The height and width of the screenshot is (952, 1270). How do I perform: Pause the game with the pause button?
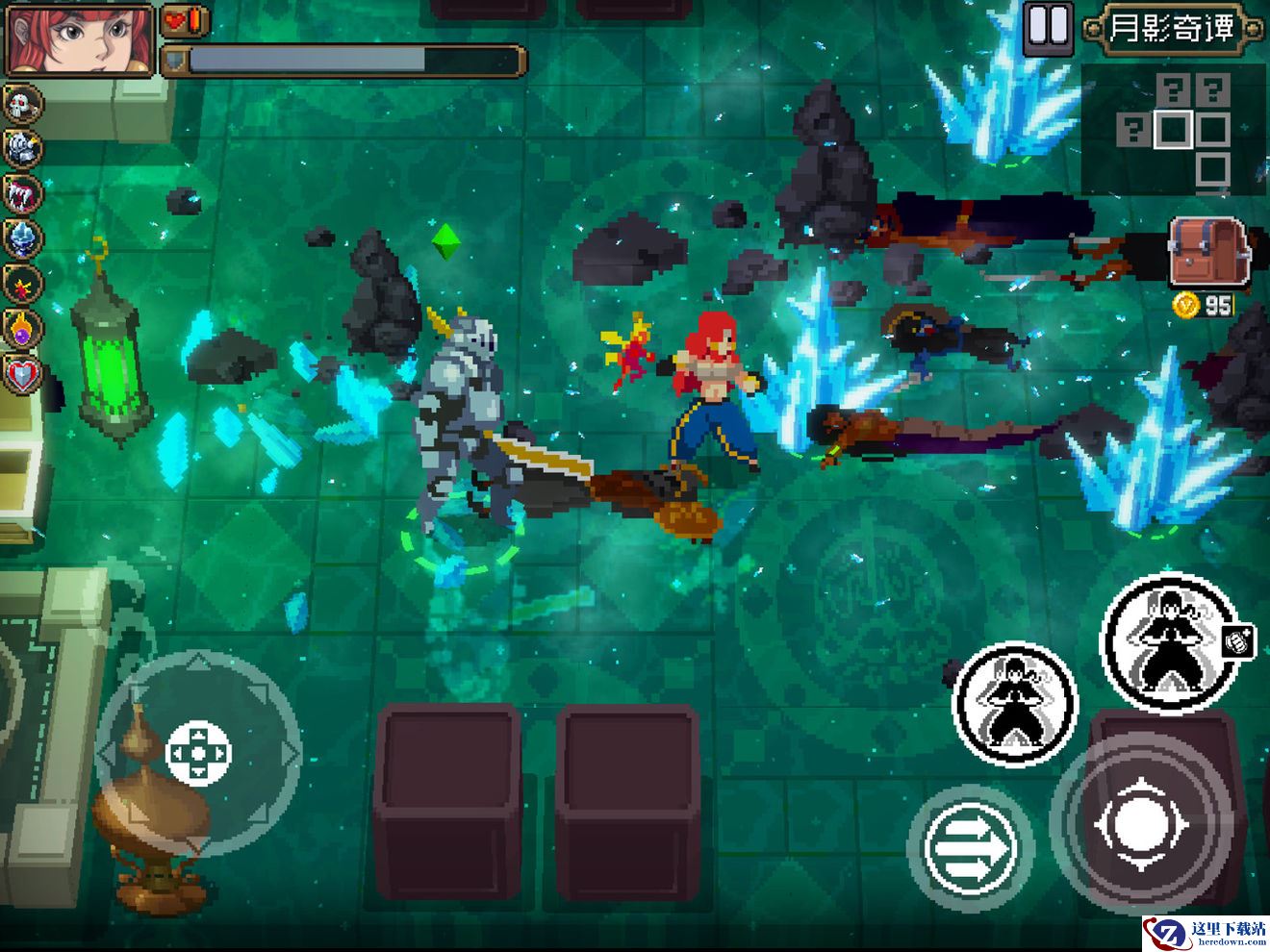pyautogui.click(x=1047, y=28)
